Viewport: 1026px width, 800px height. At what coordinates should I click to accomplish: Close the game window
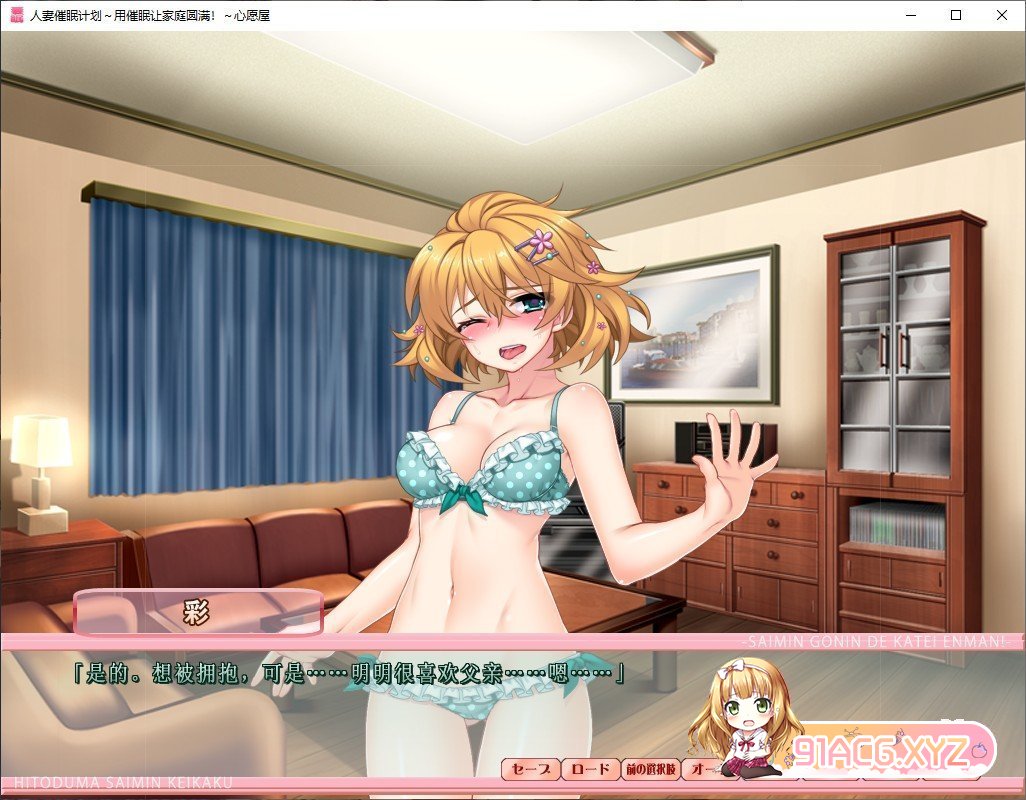[x=1002, y=15]
